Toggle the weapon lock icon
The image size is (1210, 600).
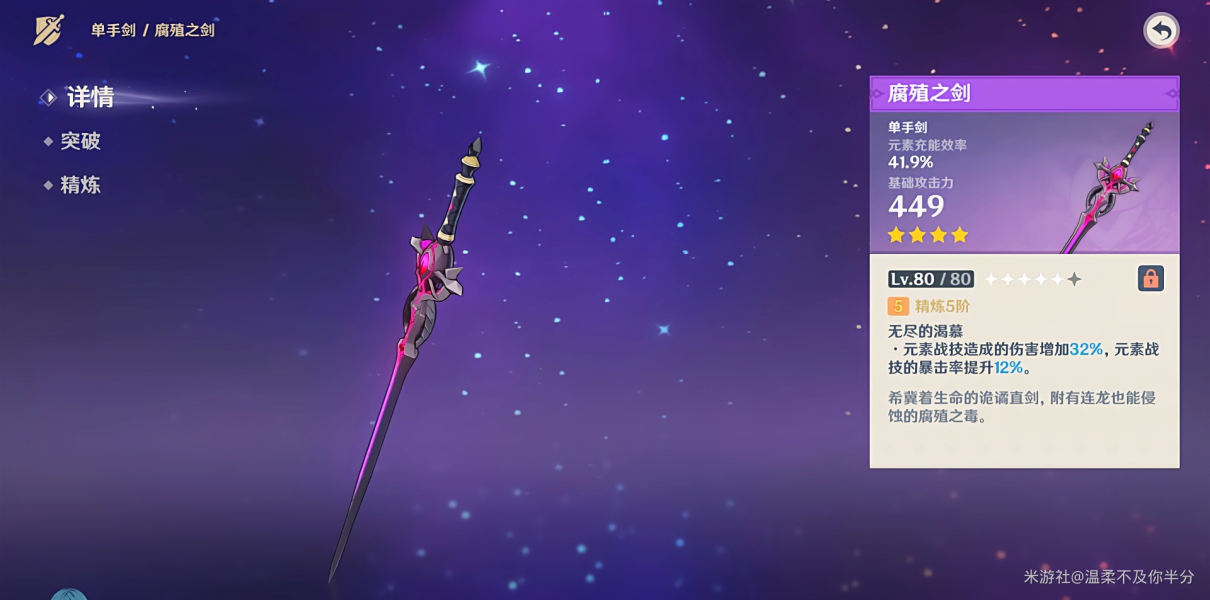click(1151, 279)
